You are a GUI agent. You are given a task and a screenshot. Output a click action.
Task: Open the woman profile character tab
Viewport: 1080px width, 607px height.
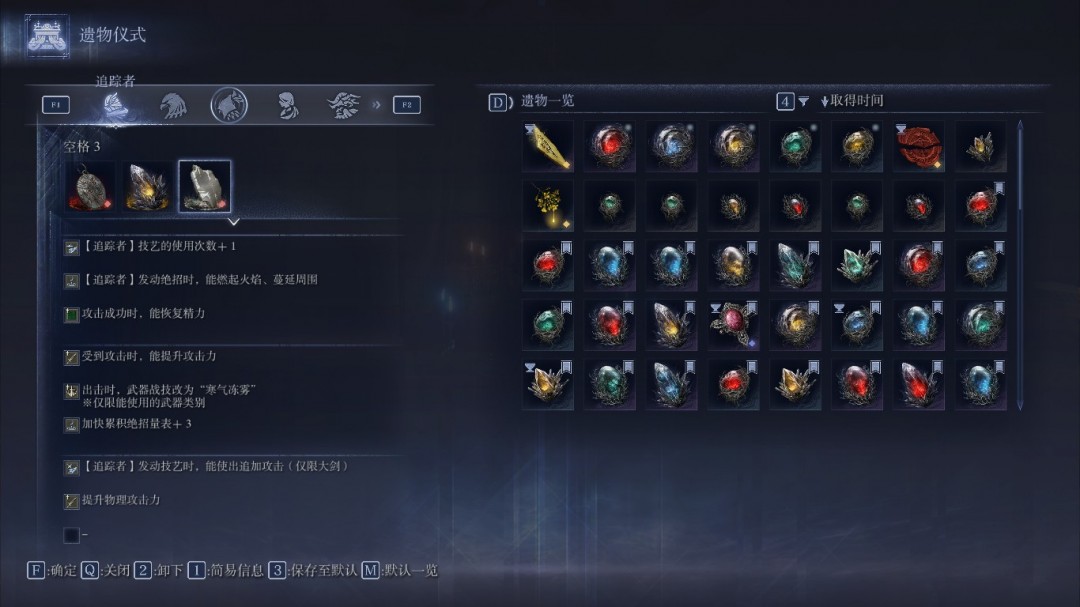pyautogui.click(x=287, y=105)
